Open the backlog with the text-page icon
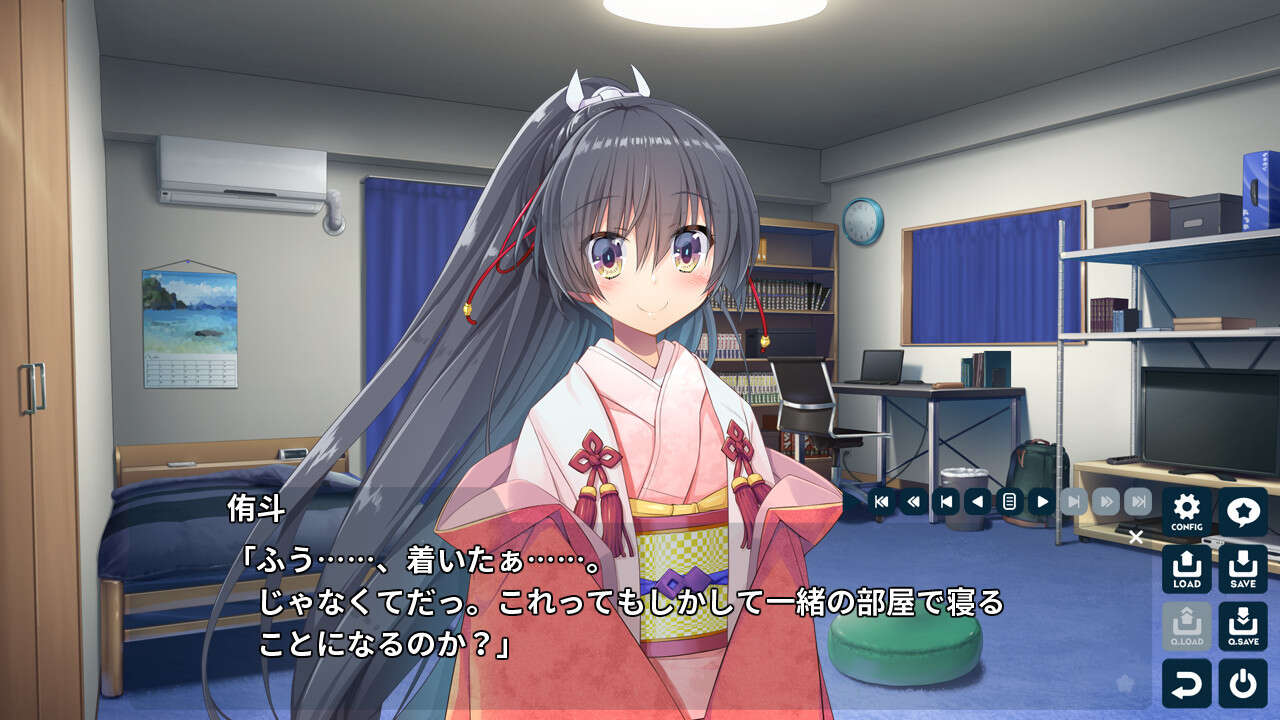Viewport: 1280px width, 720px height. point(1009,501)
